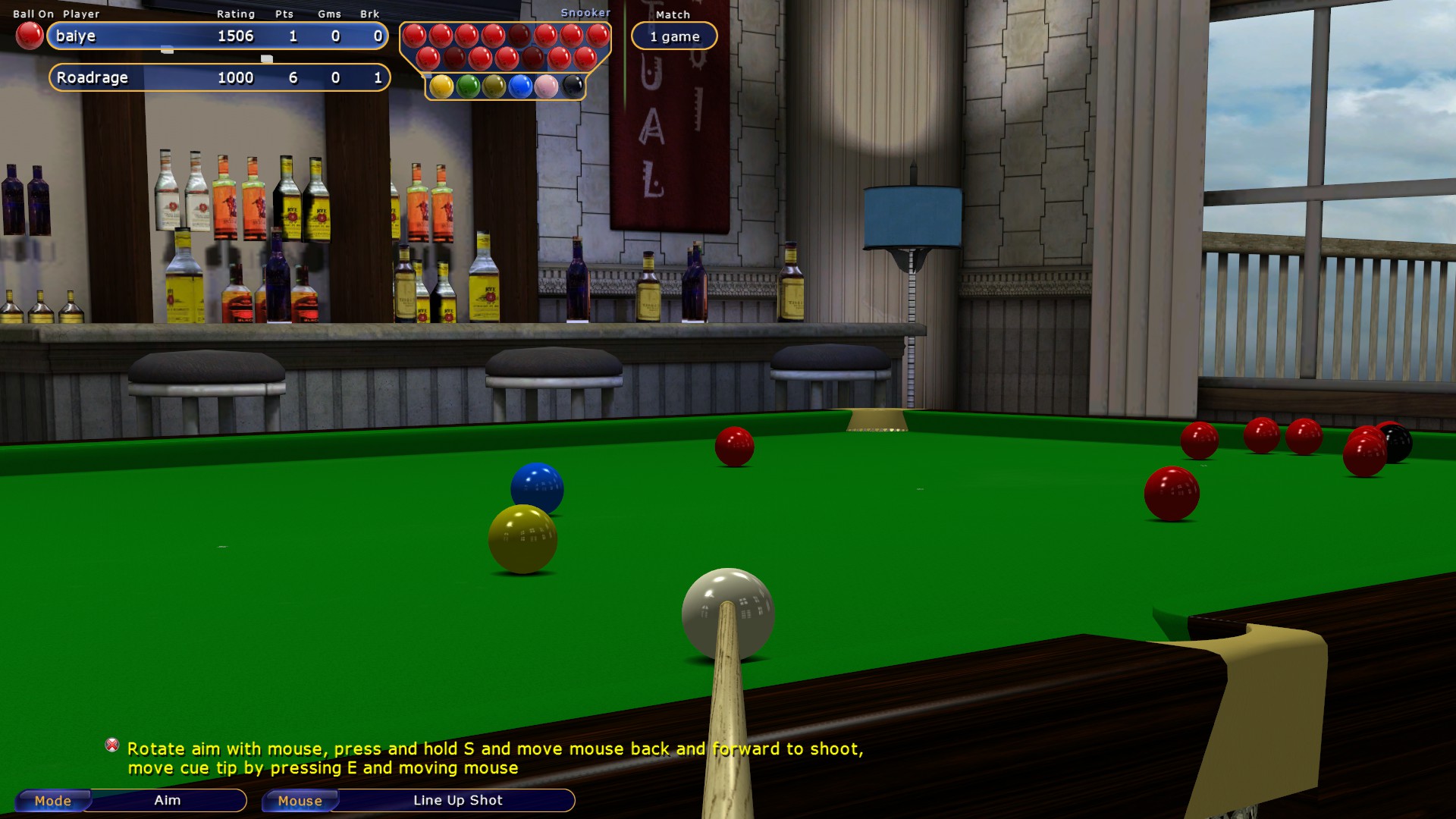This screenshot has height=819, width=1456.
Task: Click the Ball On red ball indicator
Action: click(x=30, y=34)
